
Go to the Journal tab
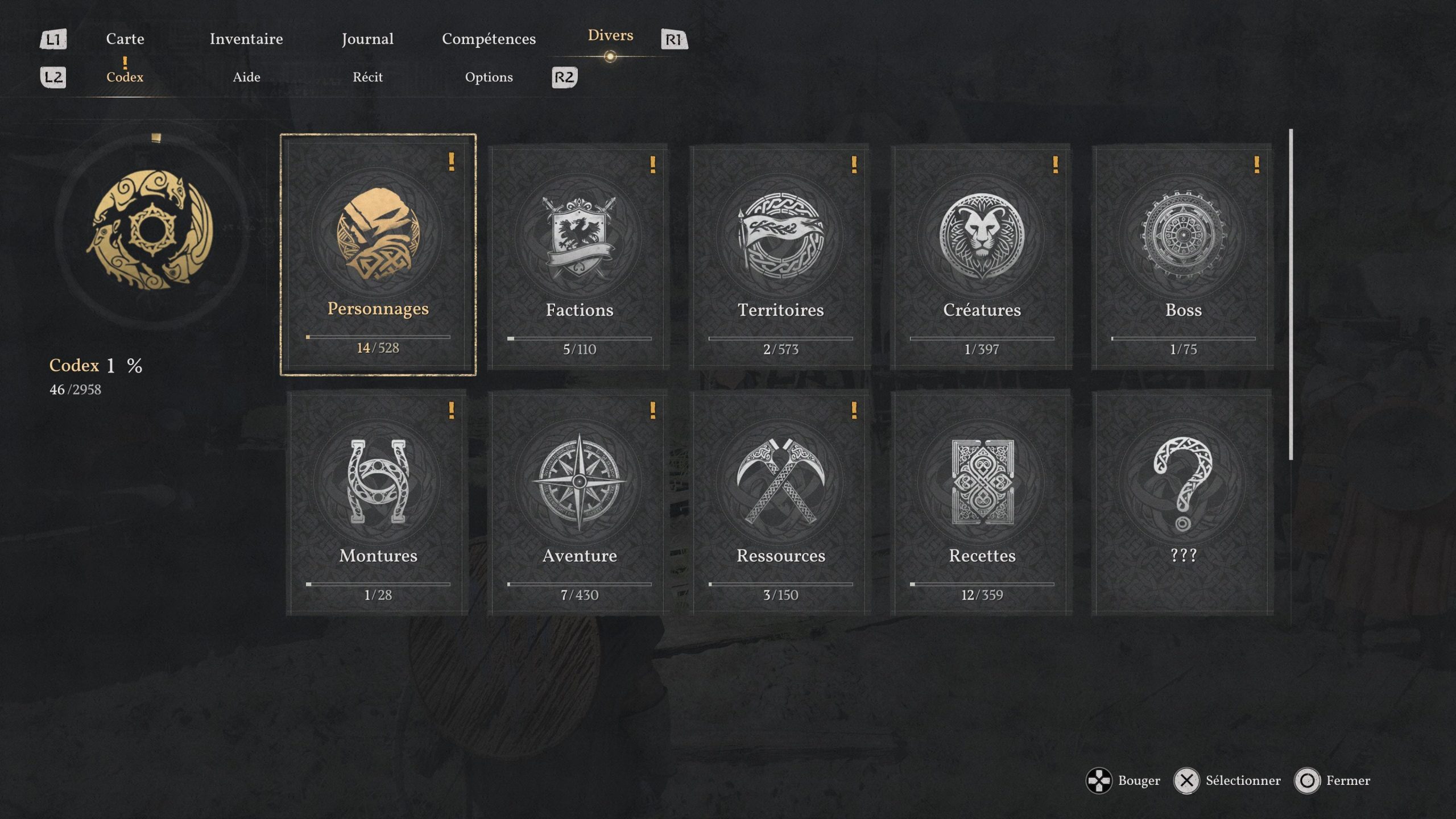coord(367,39)
